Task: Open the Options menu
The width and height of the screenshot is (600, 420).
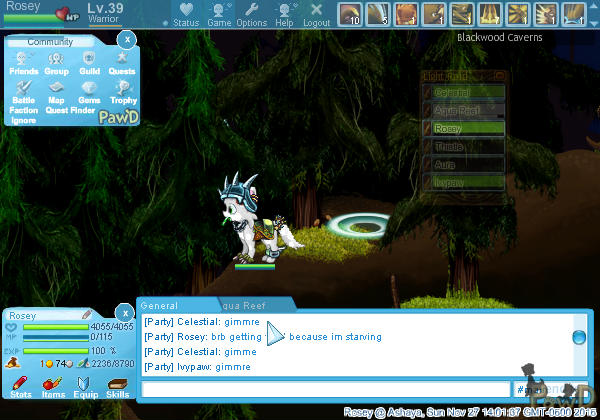Action: tap(252, 13)
